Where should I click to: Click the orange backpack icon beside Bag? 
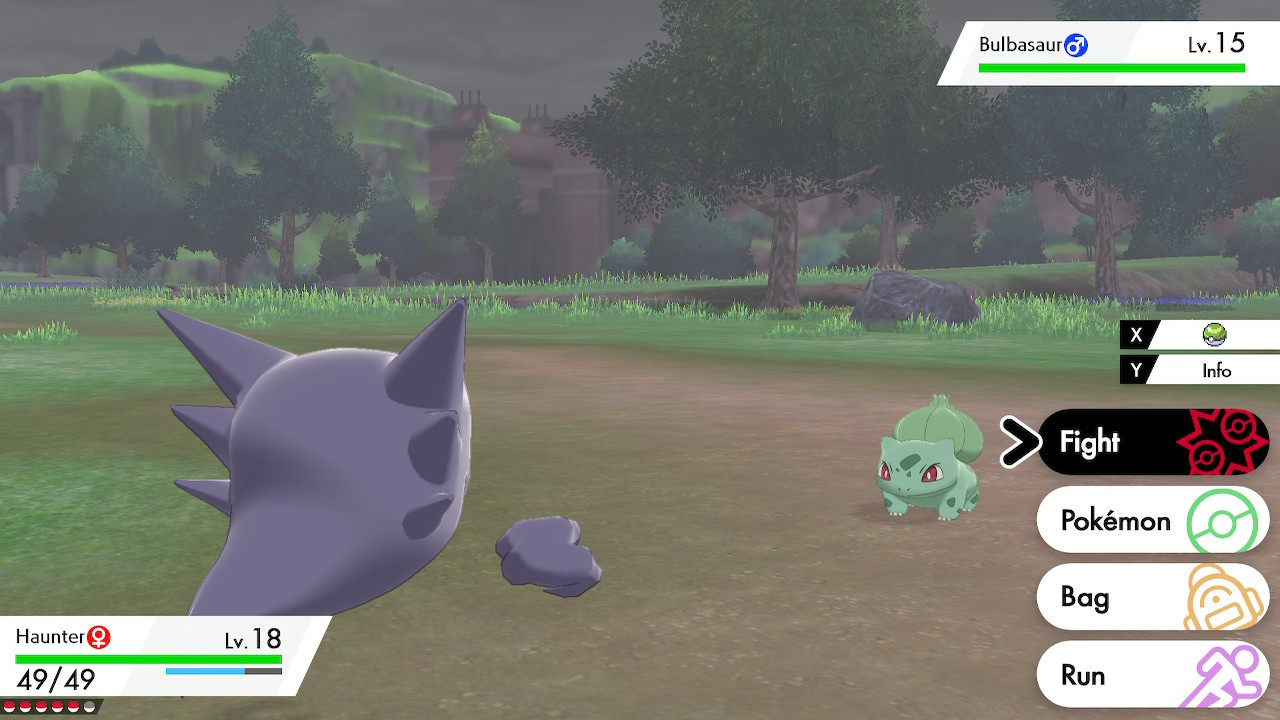1221,597
